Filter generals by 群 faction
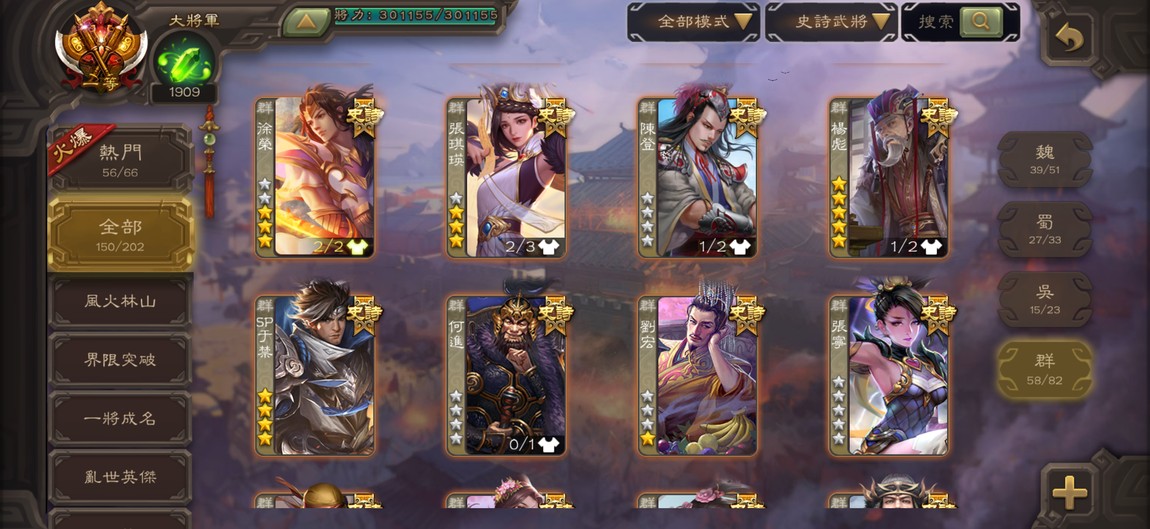 tap(1045, 368)
